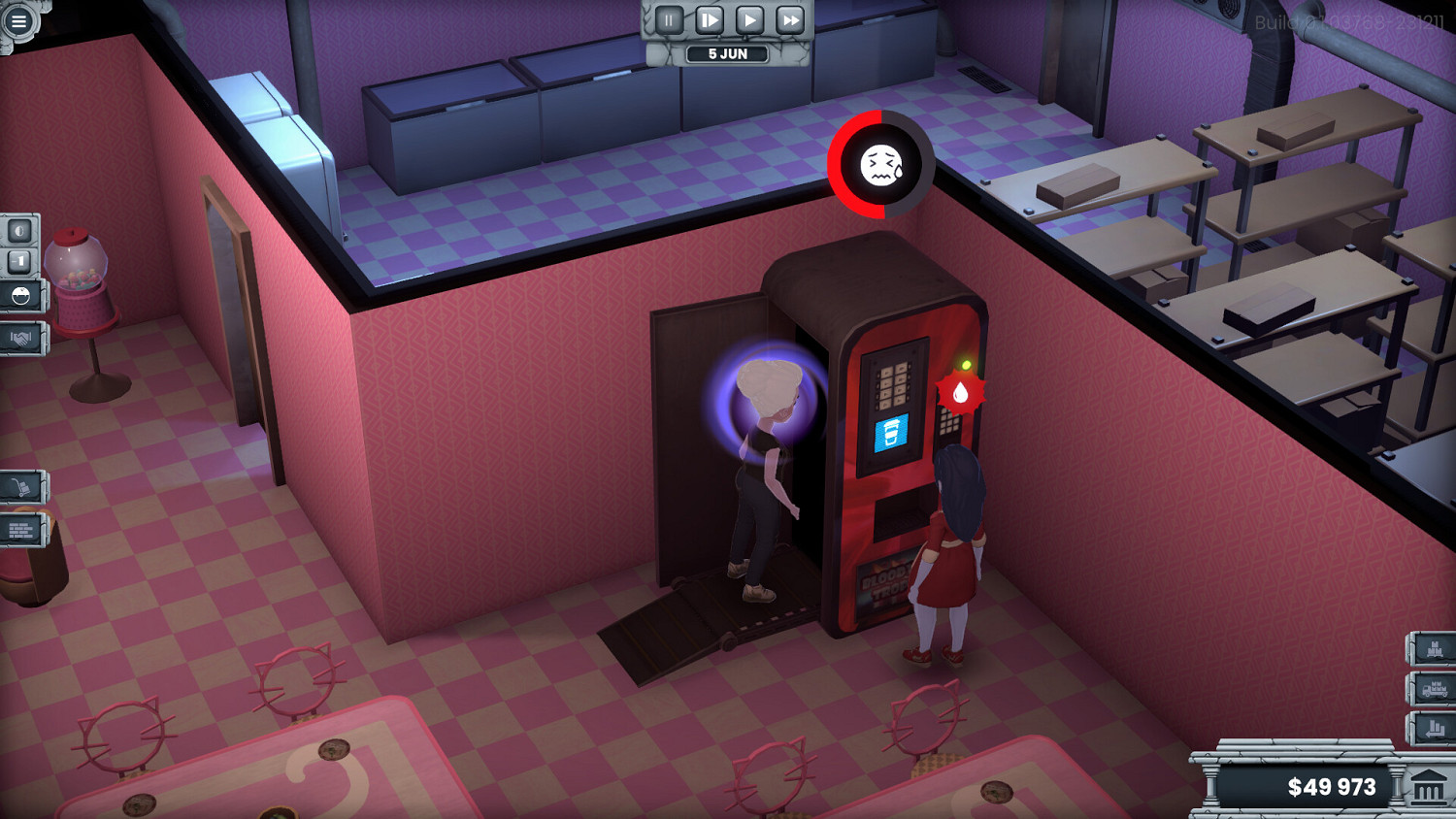Pause the game simulation
1456x819 pixels.
pyautogui.click(x=669, y=18)
